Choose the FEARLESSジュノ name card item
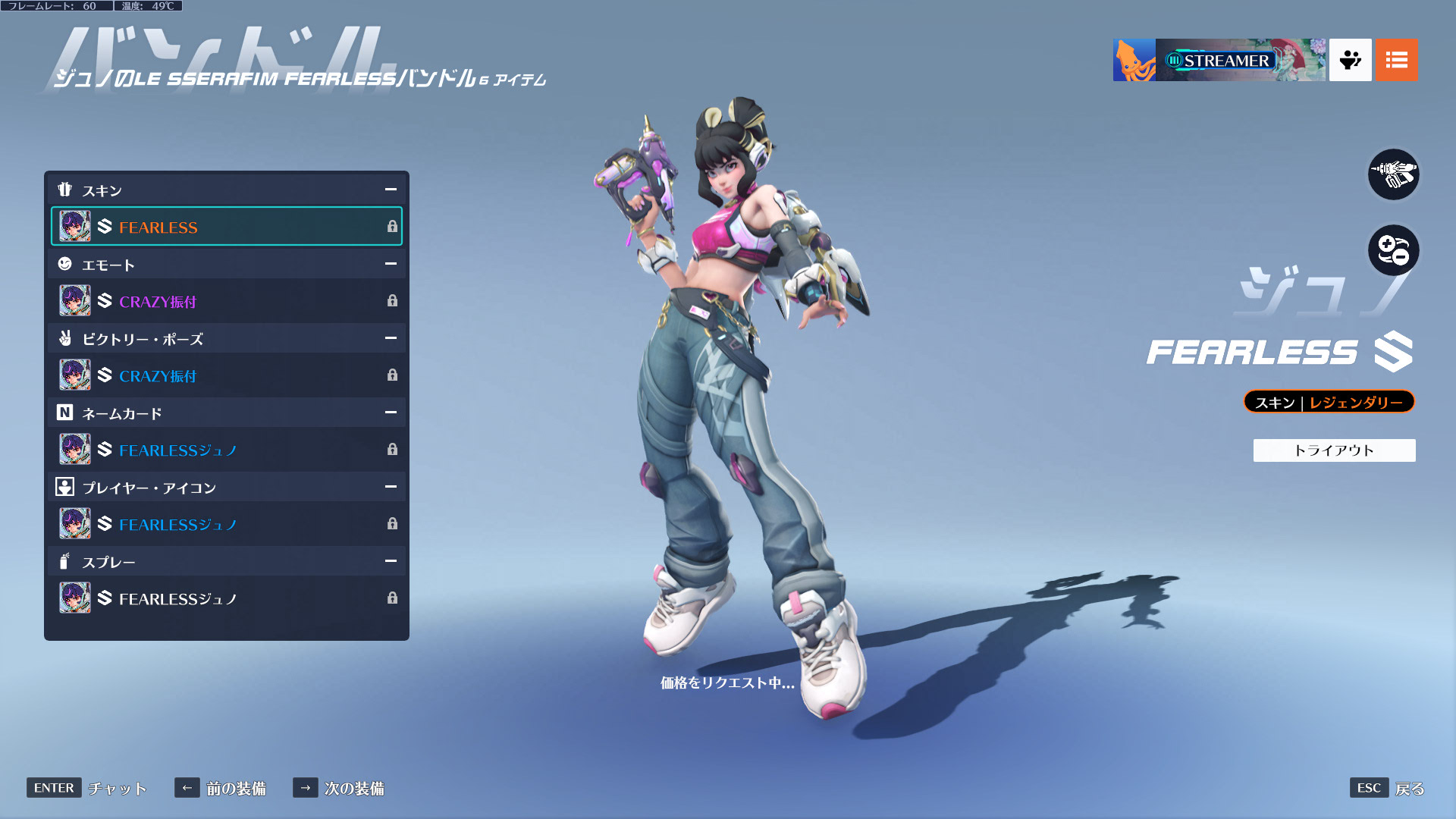The image size is (1456, 819). pyautogui.click(x=226, y=450)
